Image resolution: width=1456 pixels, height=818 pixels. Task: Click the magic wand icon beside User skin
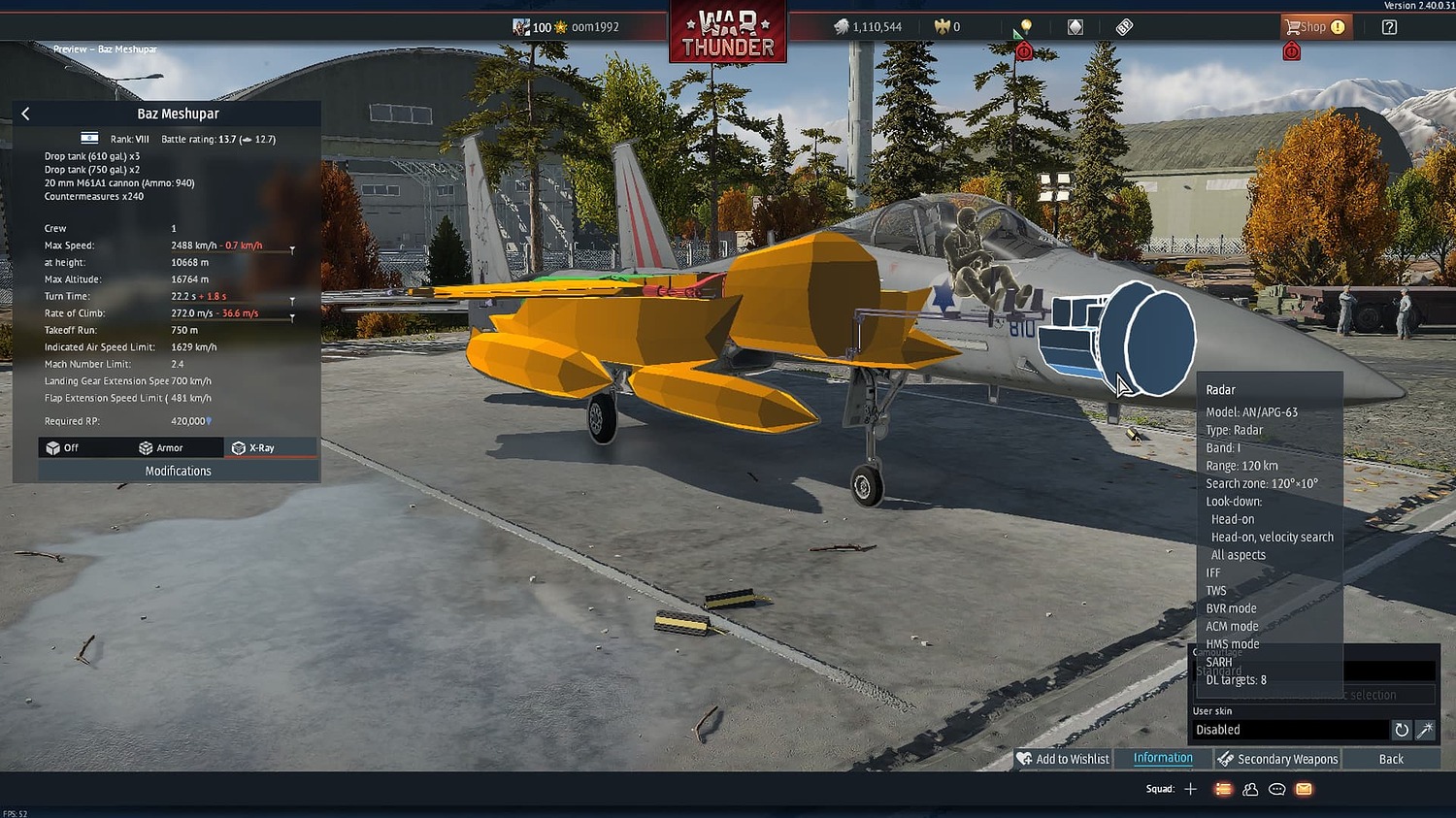tap(1425, 730)
